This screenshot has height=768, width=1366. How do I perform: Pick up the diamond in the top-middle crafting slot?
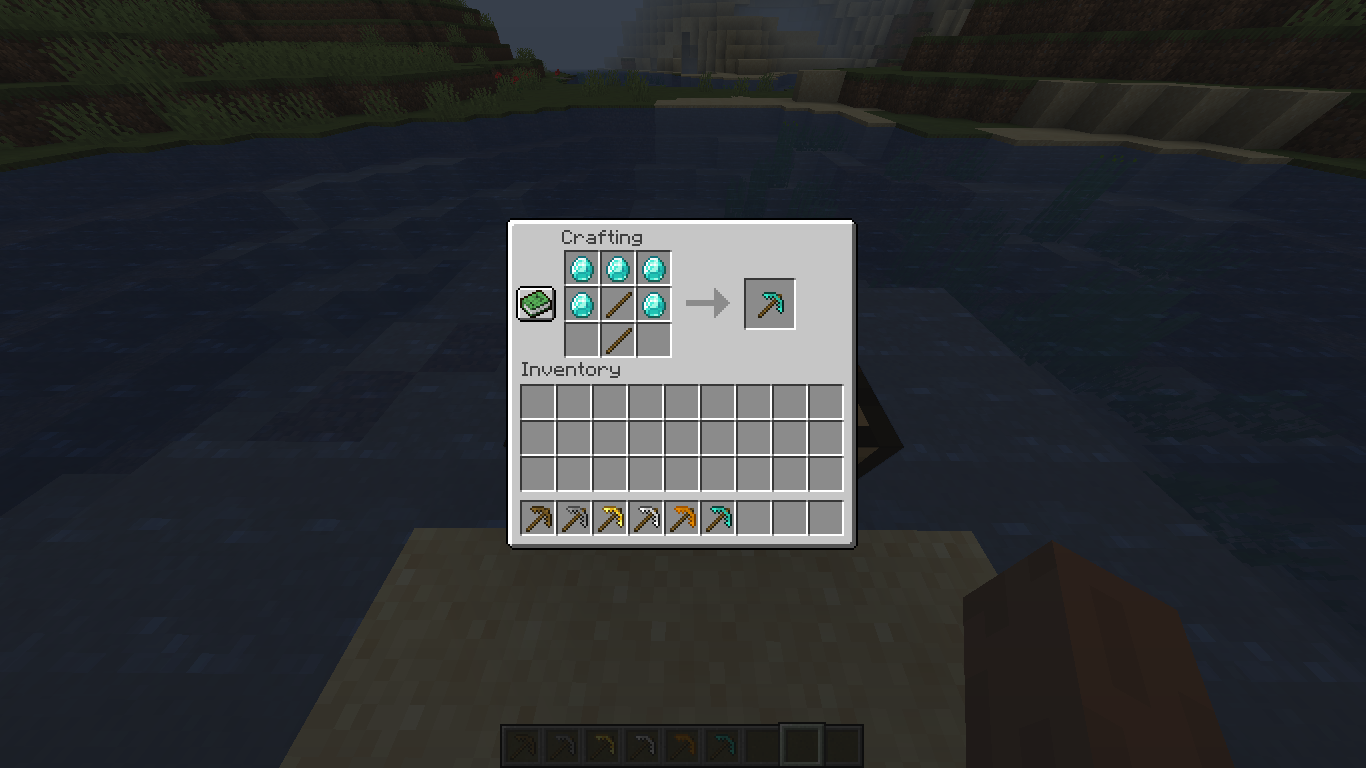(x=617, y=267)
